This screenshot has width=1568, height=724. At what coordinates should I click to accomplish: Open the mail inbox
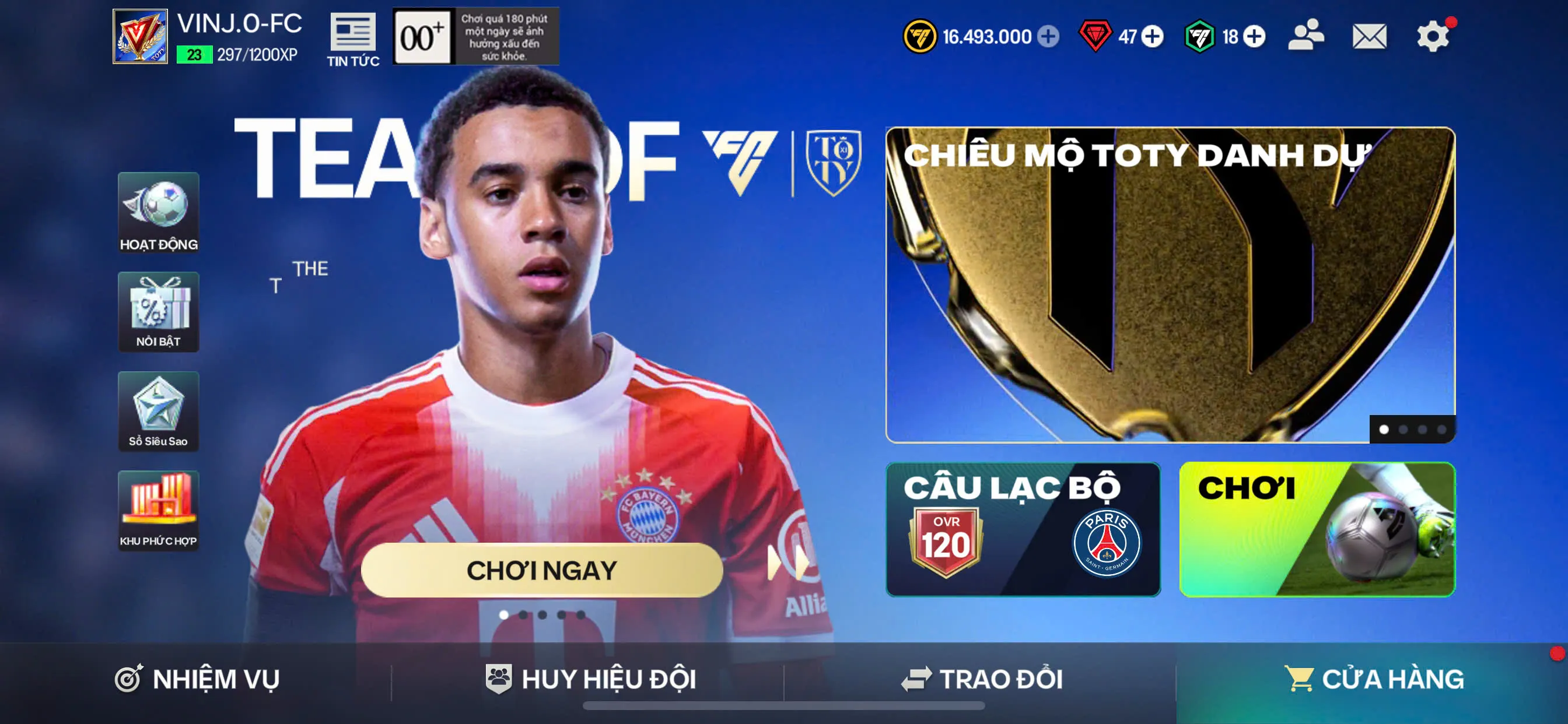tap(1369, 37)
